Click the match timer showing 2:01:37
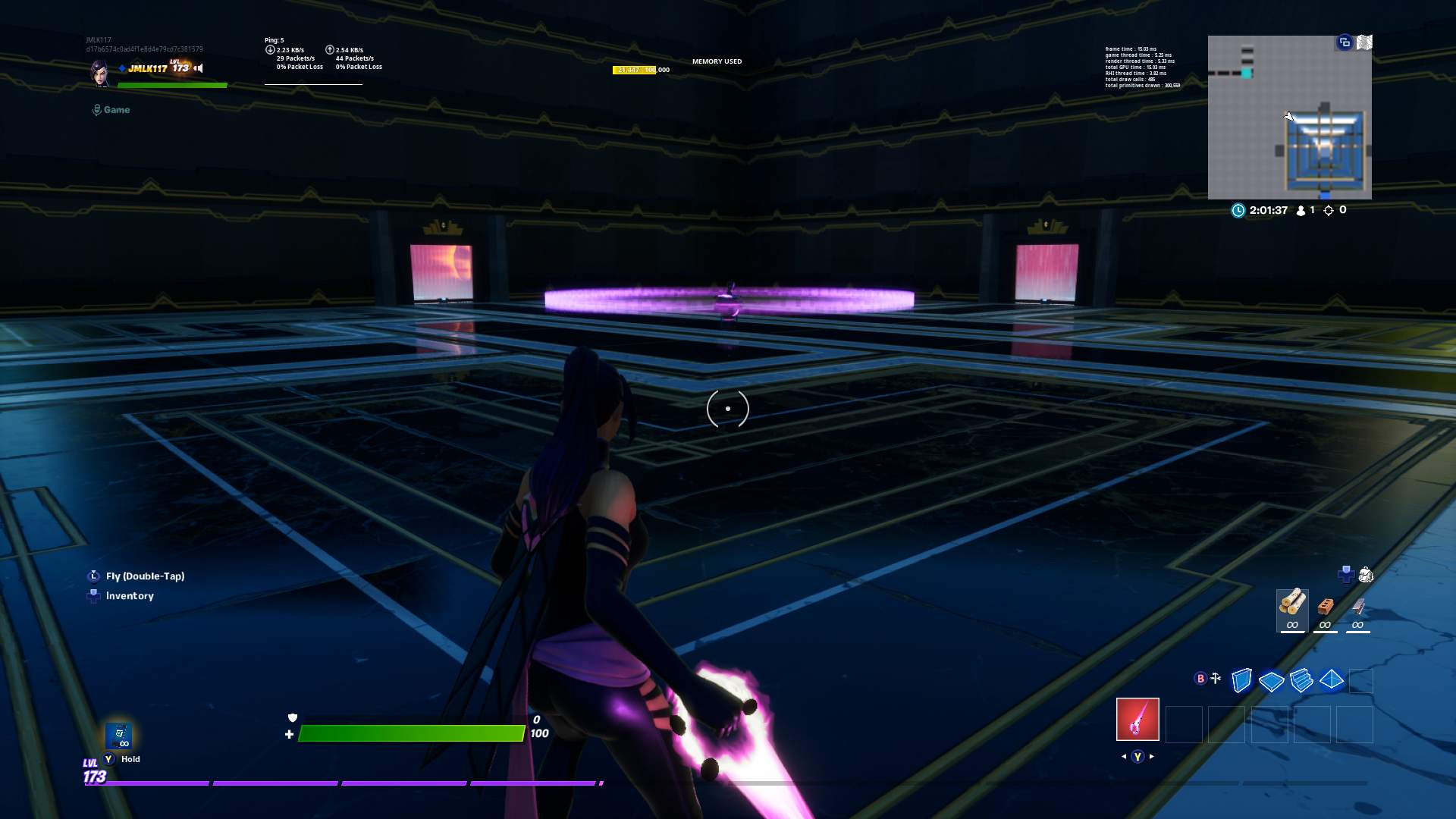This screenshot has width=1456, height=819. click(1265, 210)
